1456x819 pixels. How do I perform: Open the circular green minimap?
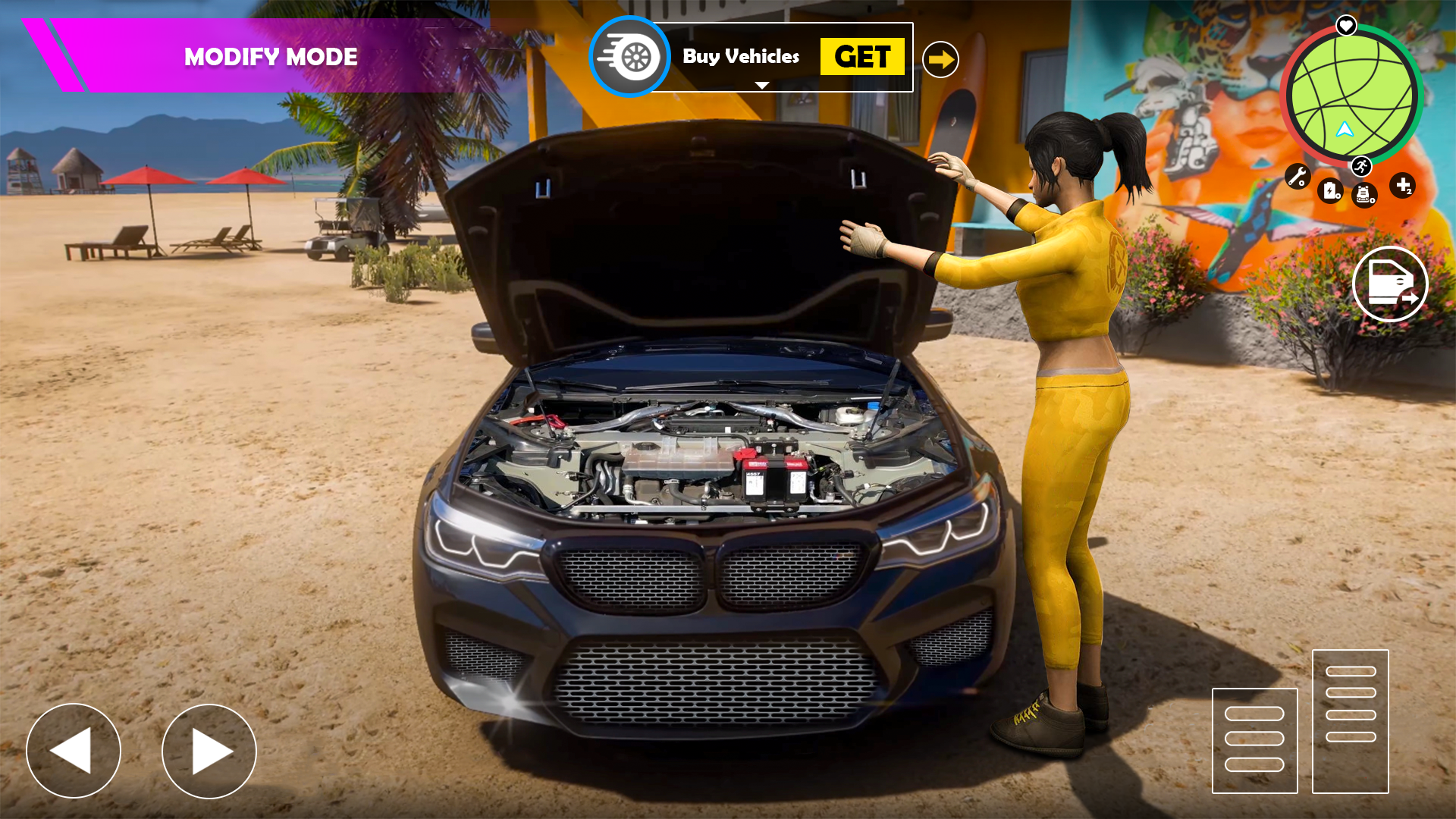point(1351,96)
